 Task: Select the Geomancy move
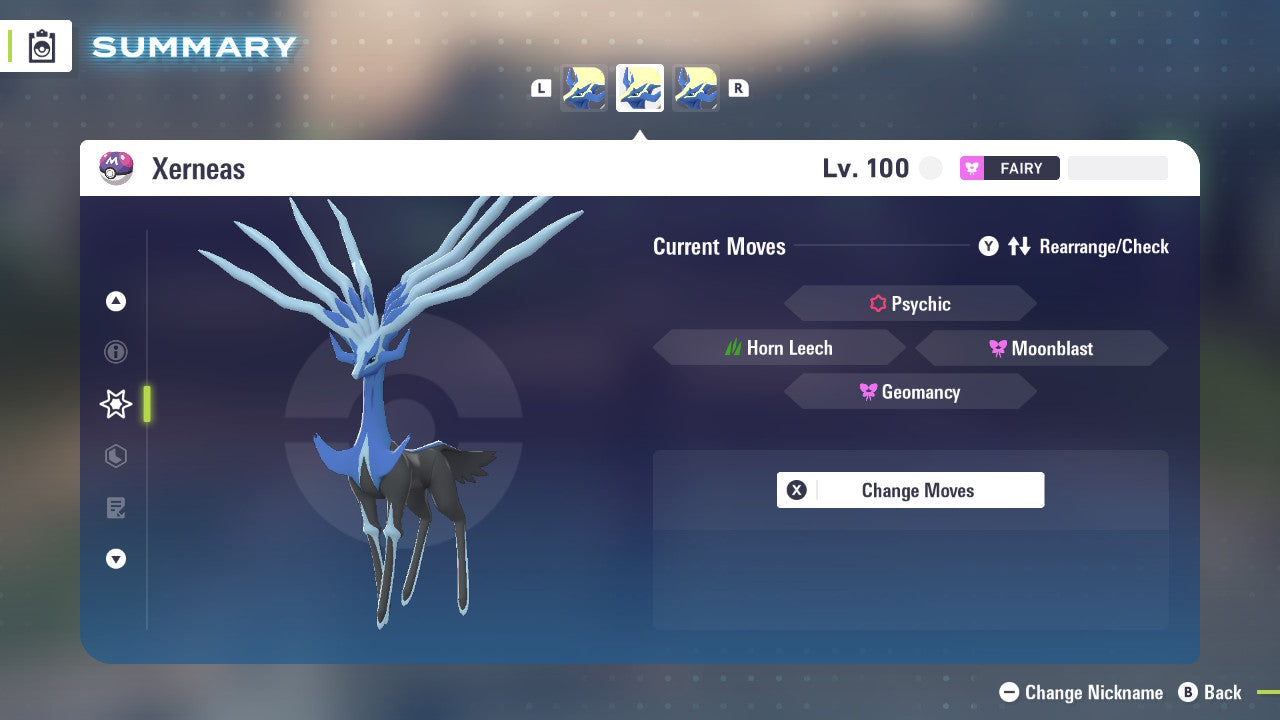pyautogui.click(x=910, y=391)
